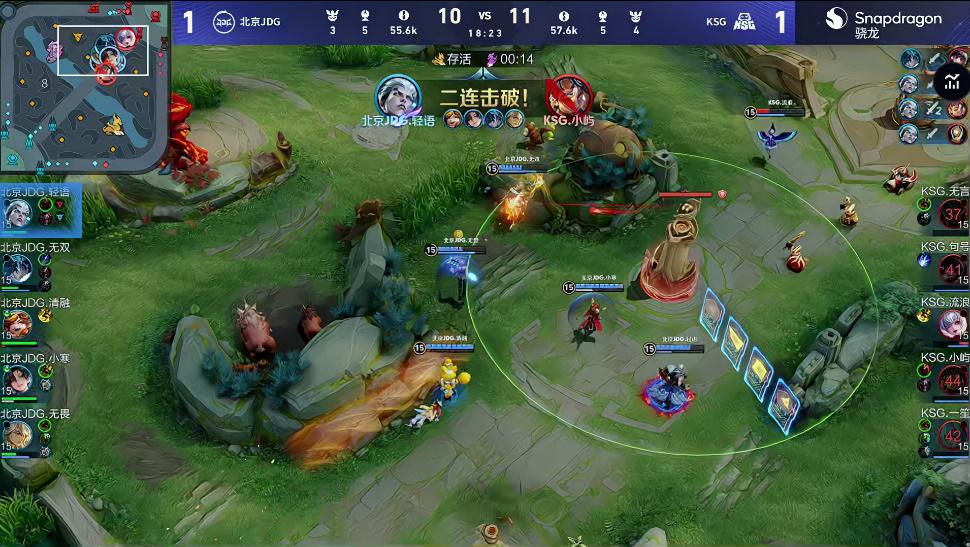Select the 北京JDG.轻语 portrait in kill banner
This screenshot has height=547, width=970.
pyautogui.click(x=397, y=97)
